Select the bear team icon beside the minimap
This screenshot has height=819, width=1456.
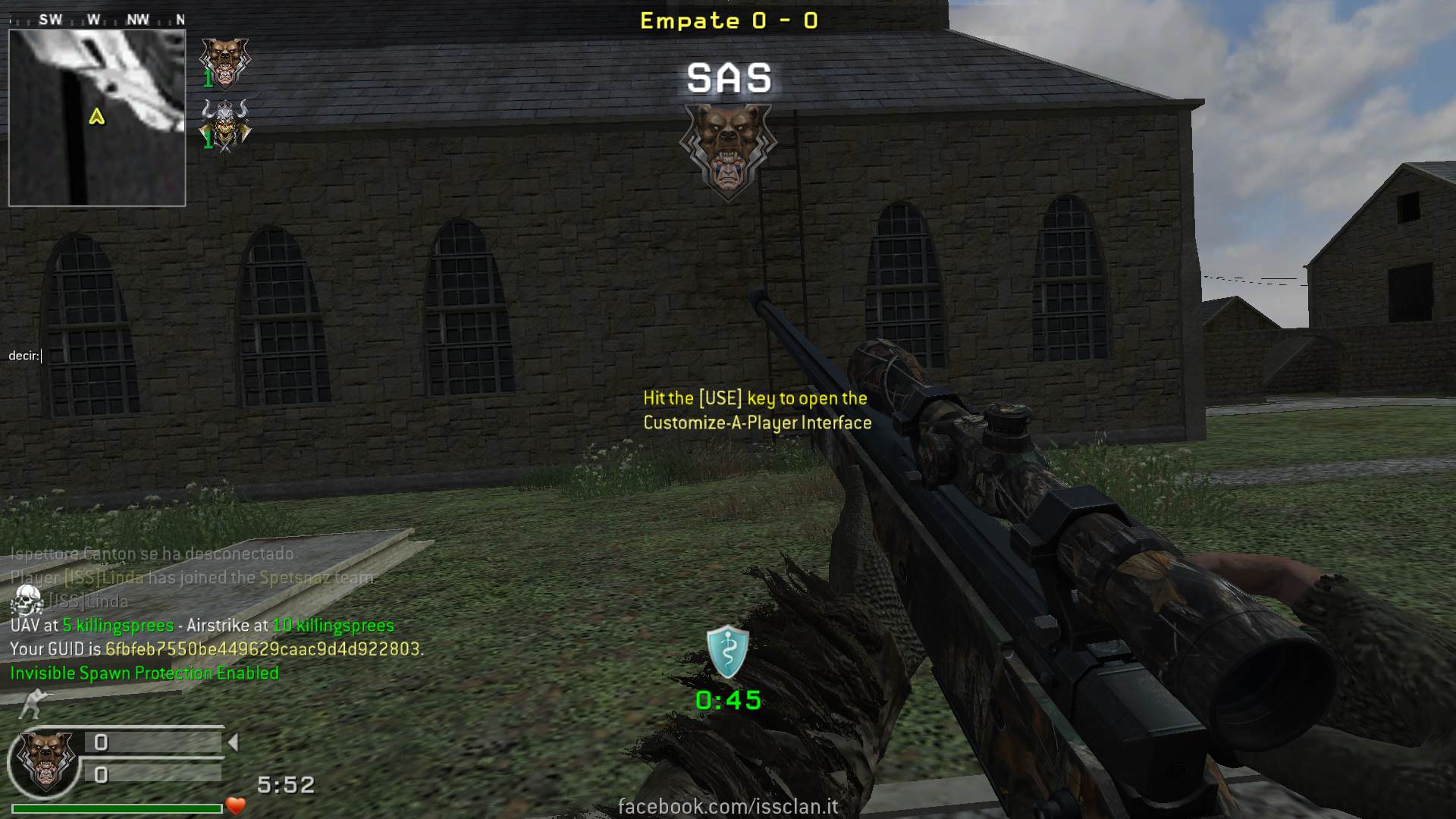tap(224, 62)
